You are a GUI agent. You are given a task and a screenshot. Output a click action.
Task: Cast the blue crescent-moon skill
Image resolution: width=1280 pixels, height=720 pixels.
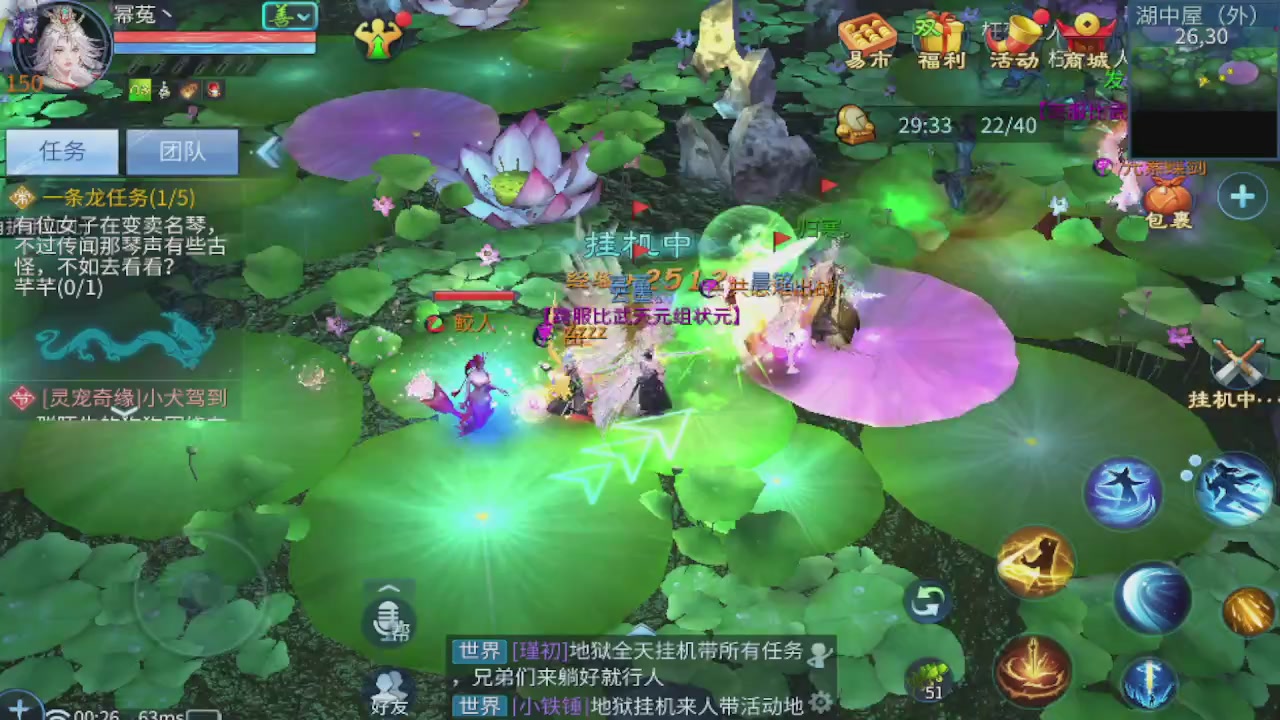tap(1155, 598)
